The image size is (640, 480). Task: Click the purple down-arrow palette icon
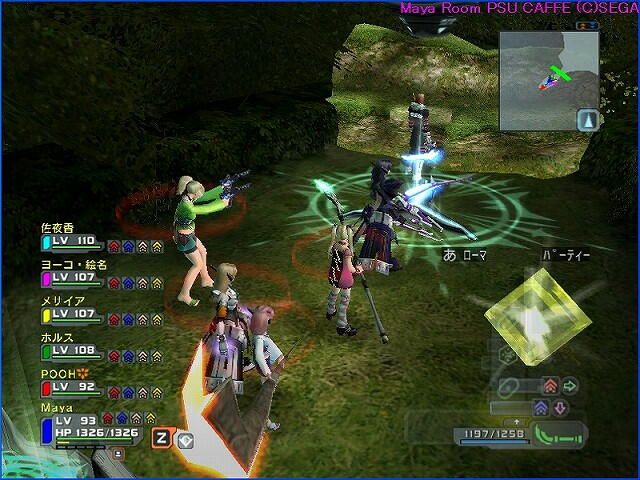pyautogui.click(x=560, y=407)
